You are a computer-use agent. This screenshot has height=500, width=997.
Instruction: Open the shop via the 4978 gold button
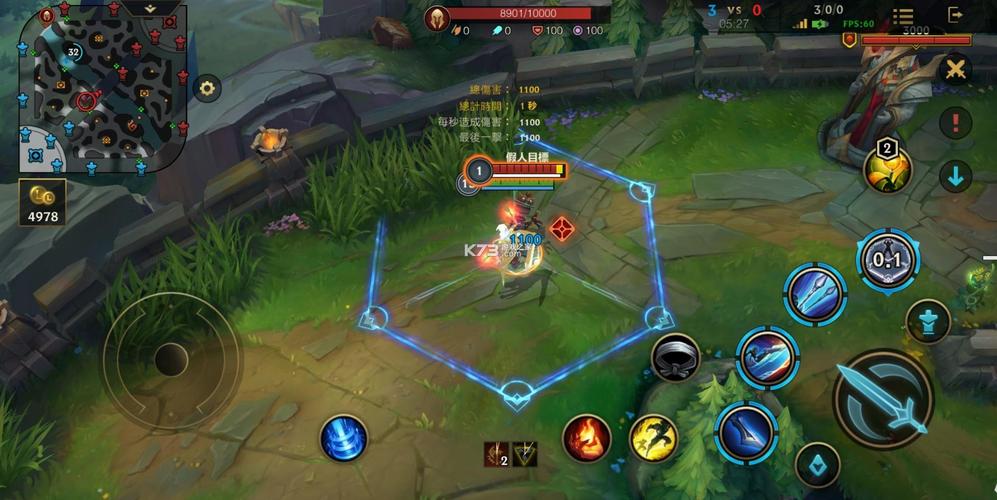(x=42, y=201)
